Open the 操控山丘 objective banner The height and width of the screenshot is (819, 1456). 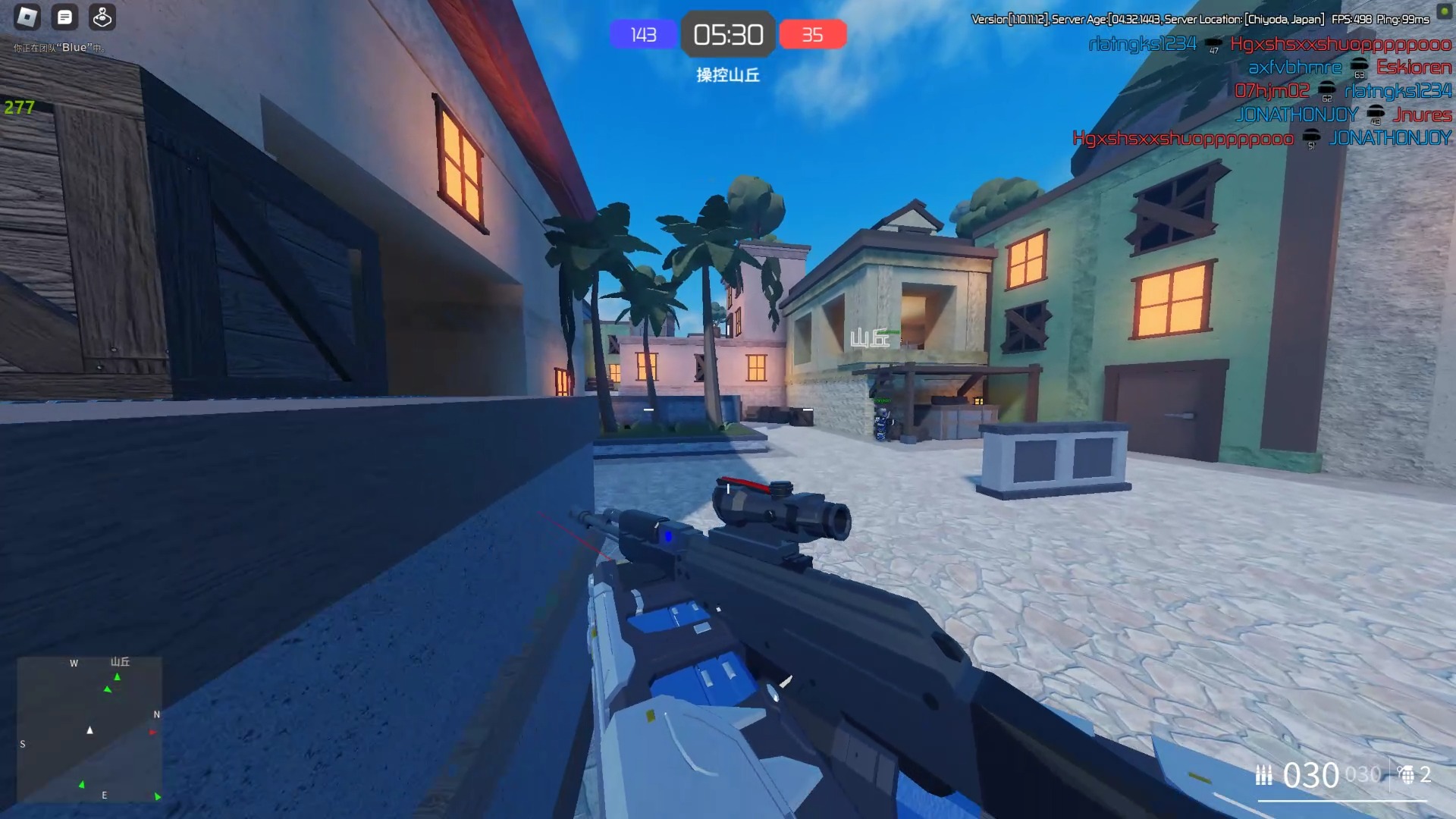727,76
